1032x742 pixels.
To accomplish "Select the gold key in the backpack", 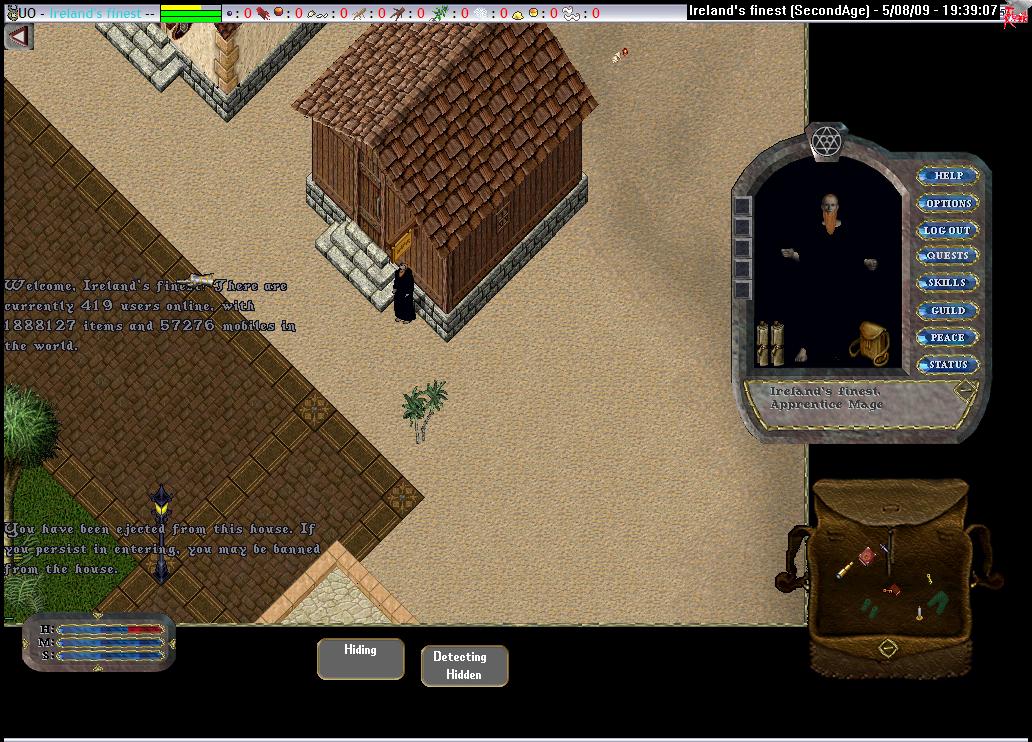I will click(928, 578).
